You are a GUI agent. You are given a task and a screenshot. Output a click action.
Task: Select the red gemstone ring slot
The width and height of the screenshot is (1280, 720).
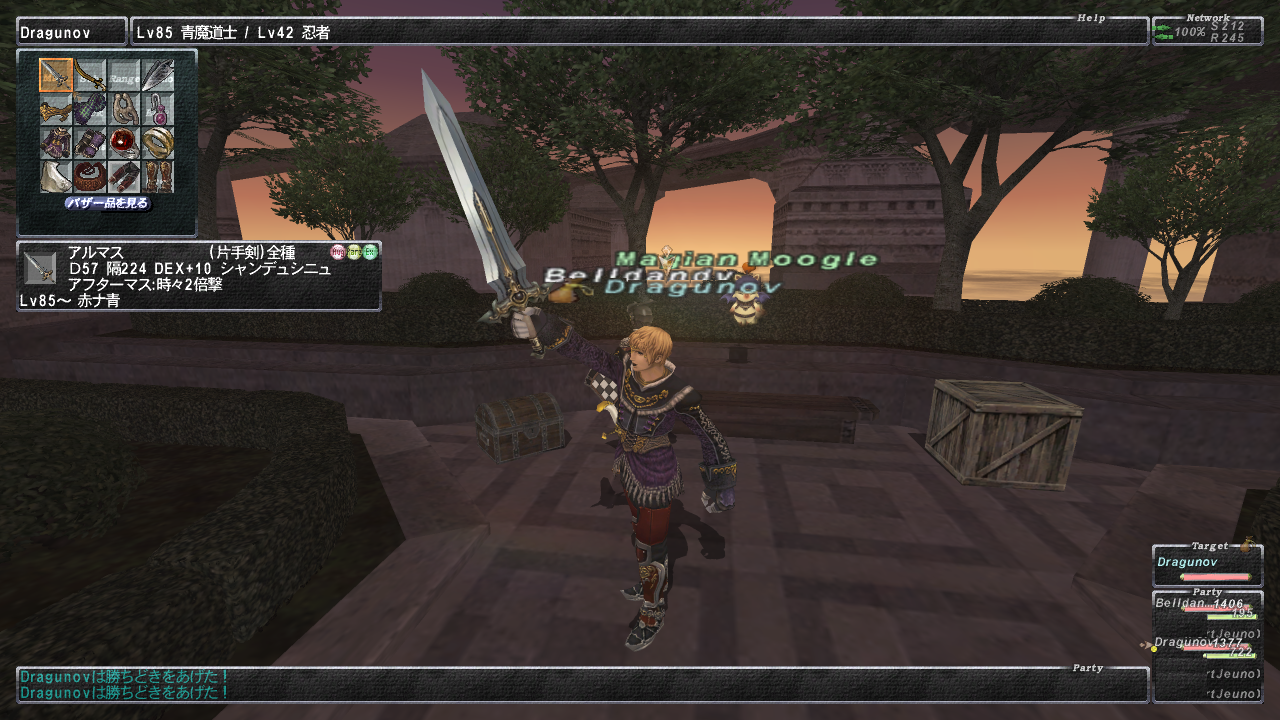(124, 143)
